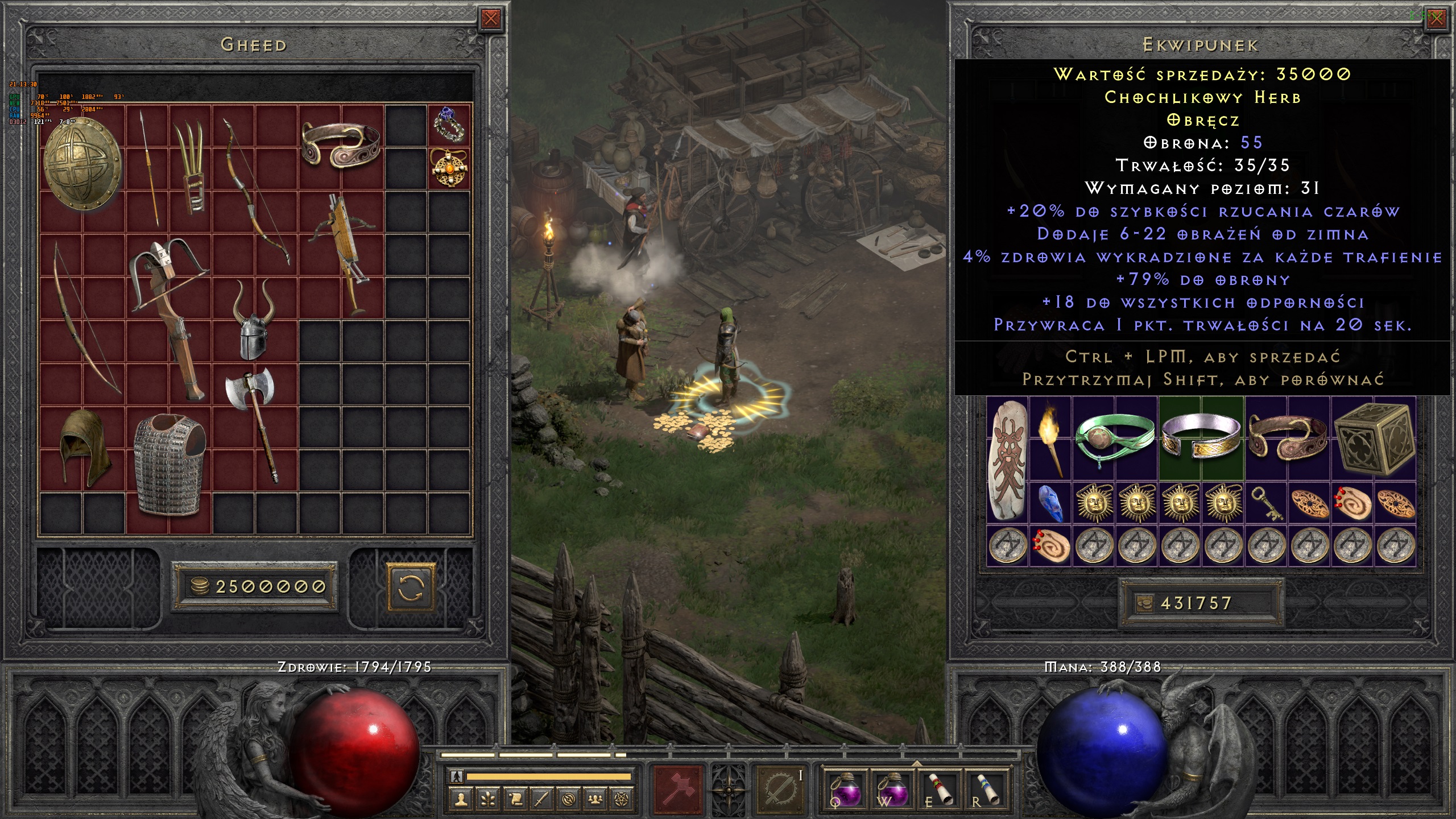Pick the chain armor in Gheed's stock

click(x=169, y=464)
